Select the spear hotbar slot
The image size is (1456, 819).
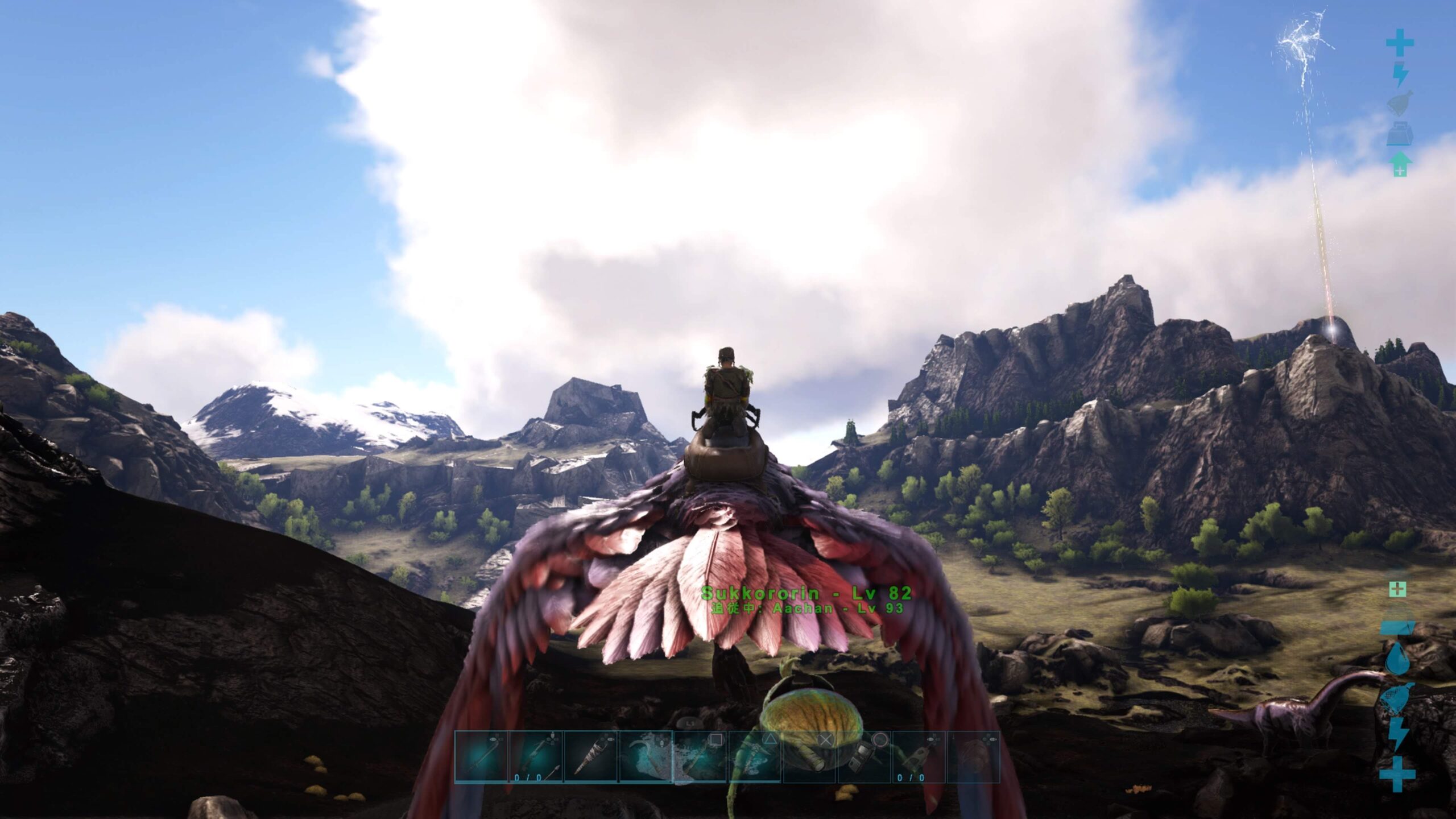(x=481, y=757)
